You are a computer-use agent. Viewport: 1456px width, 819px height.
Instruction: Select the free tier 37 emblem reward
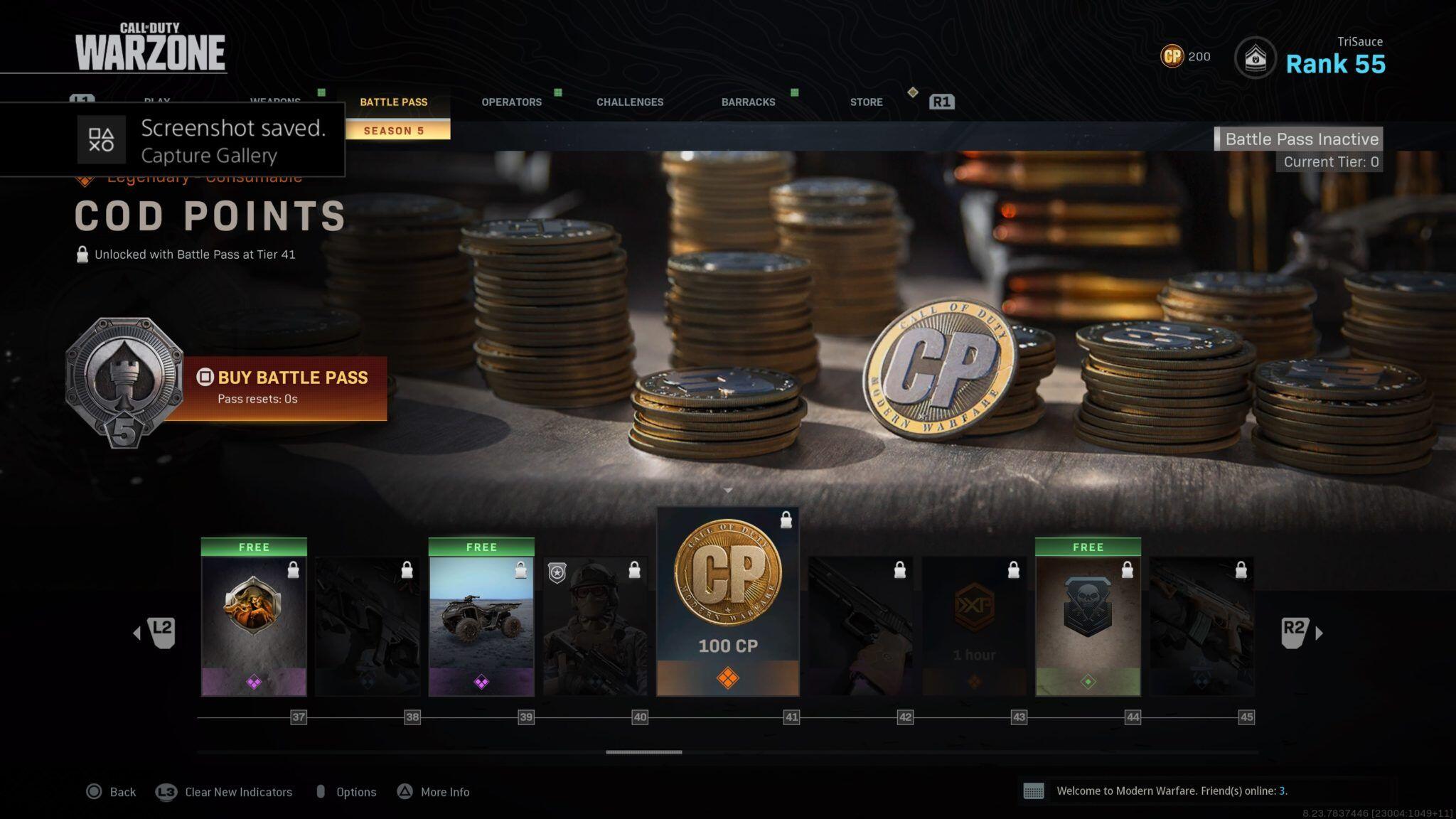click(x=254, y=617)
